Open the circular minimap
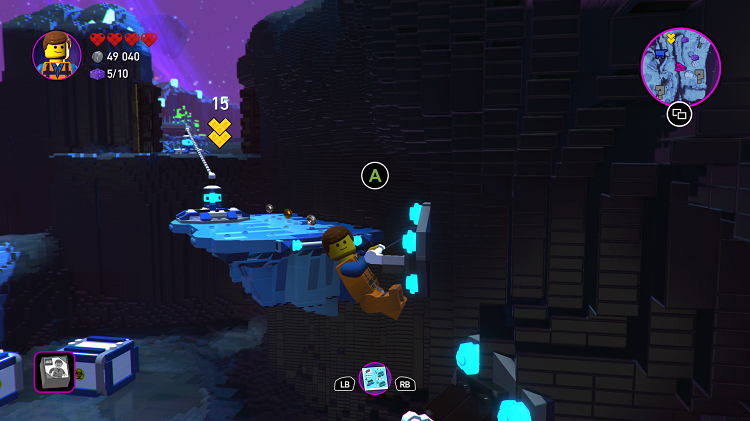Image resolution: width=750 pixels, height=421 pixels. click(x=680, y=66)
